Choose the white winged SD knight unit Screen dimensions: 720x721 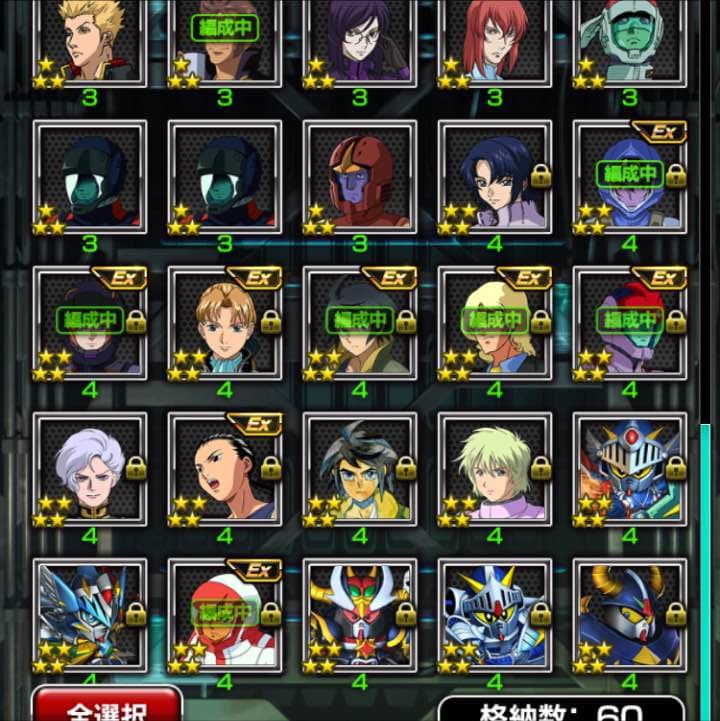90,613
